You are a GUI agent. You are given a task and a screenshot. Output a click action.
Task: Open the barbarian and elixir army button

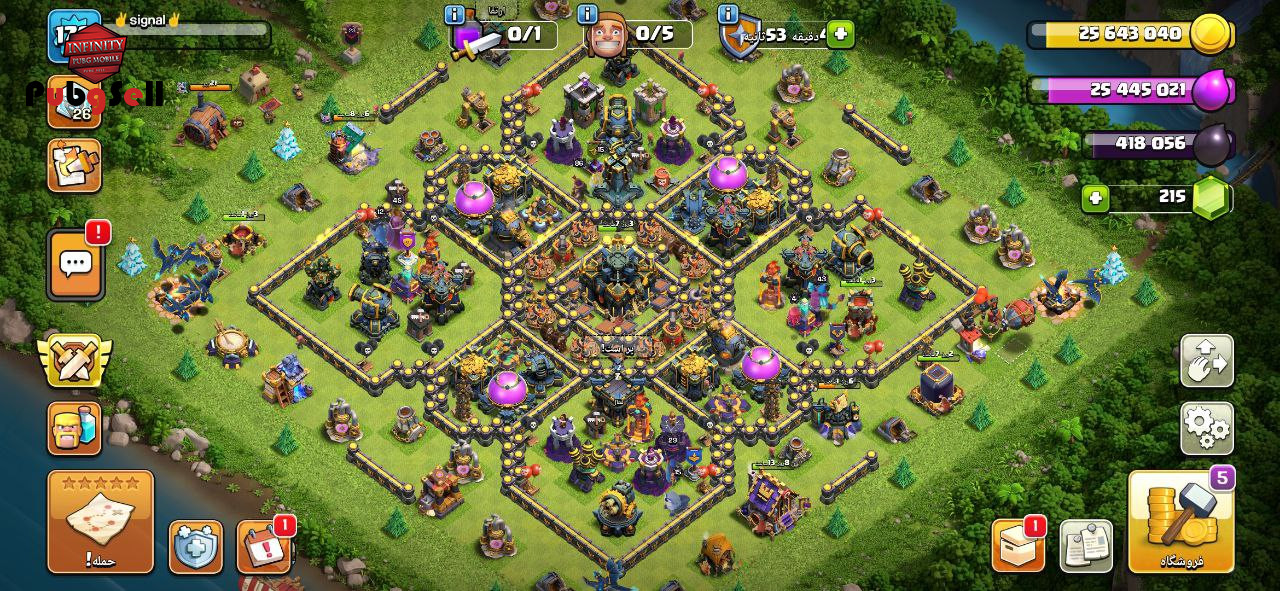point(74,428)
